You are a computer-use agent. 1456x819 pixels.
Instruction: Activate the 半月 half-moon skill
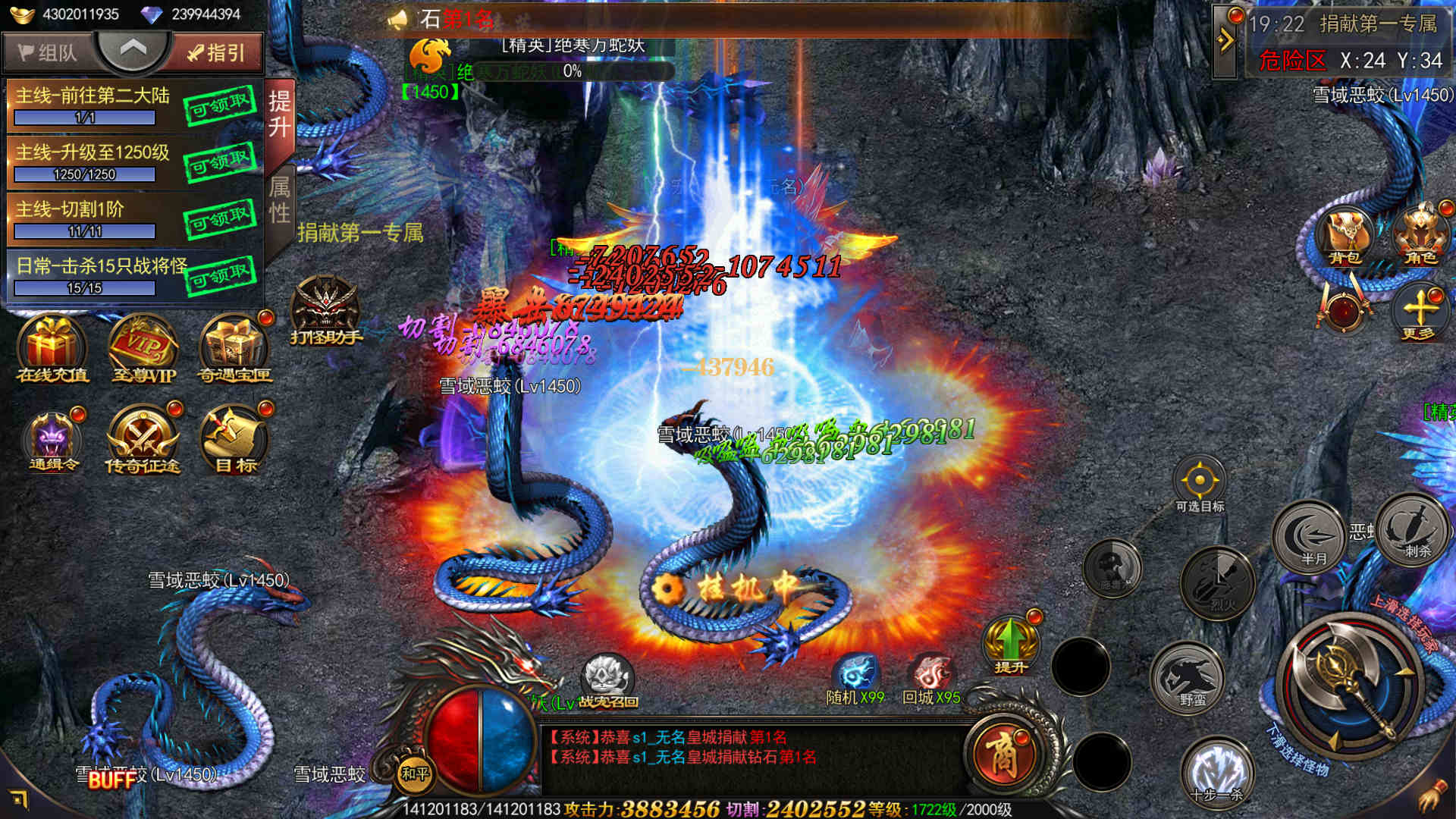[x=1309, y=537]
